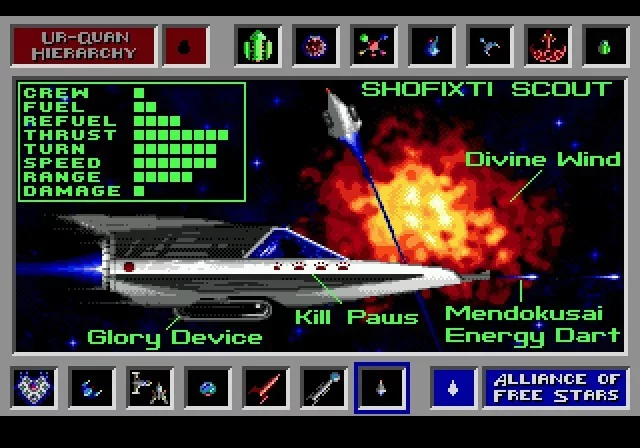Choose the long gray-blue diagonal ship icon
640x448 pixels.
[324, 386]
